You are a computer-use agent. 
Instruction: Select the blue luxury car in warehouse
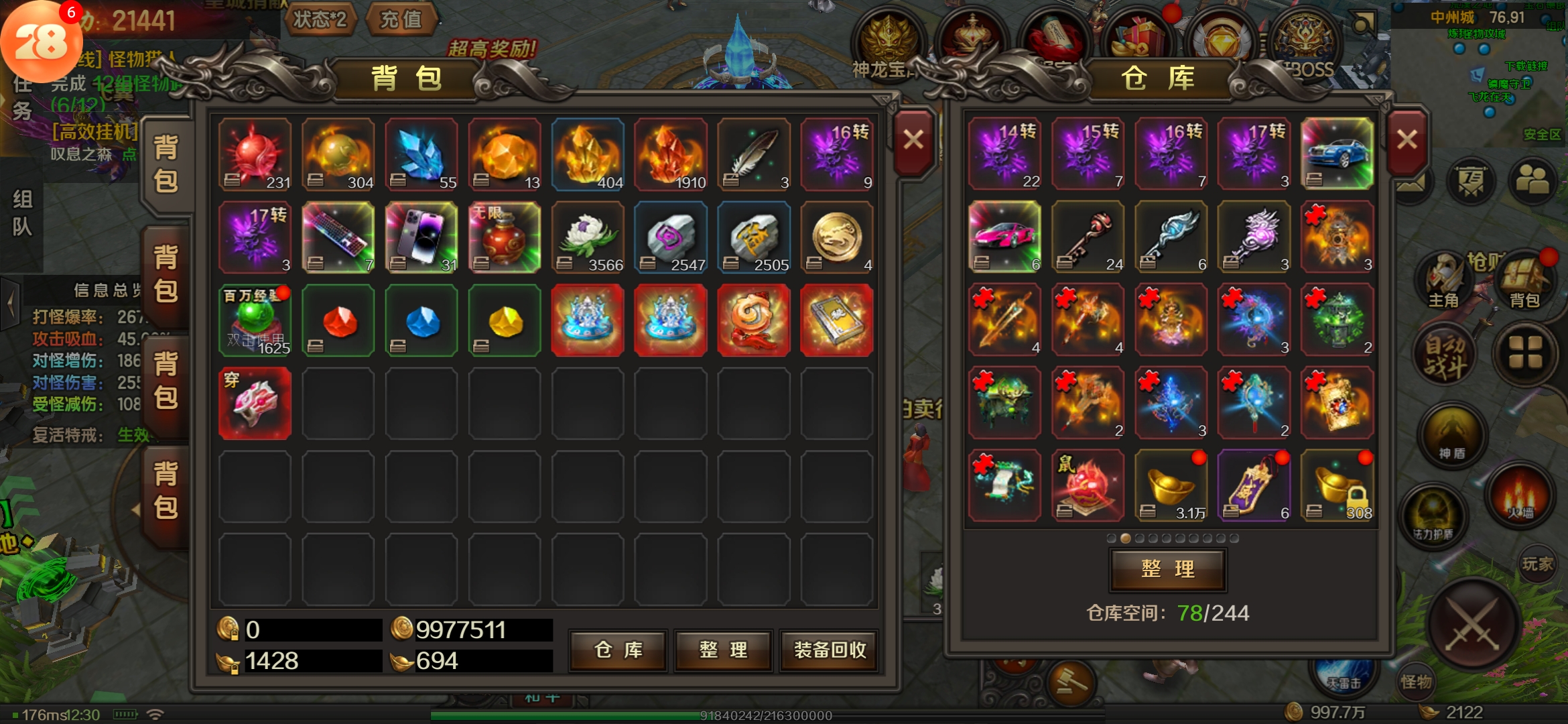pos(1337,154)
